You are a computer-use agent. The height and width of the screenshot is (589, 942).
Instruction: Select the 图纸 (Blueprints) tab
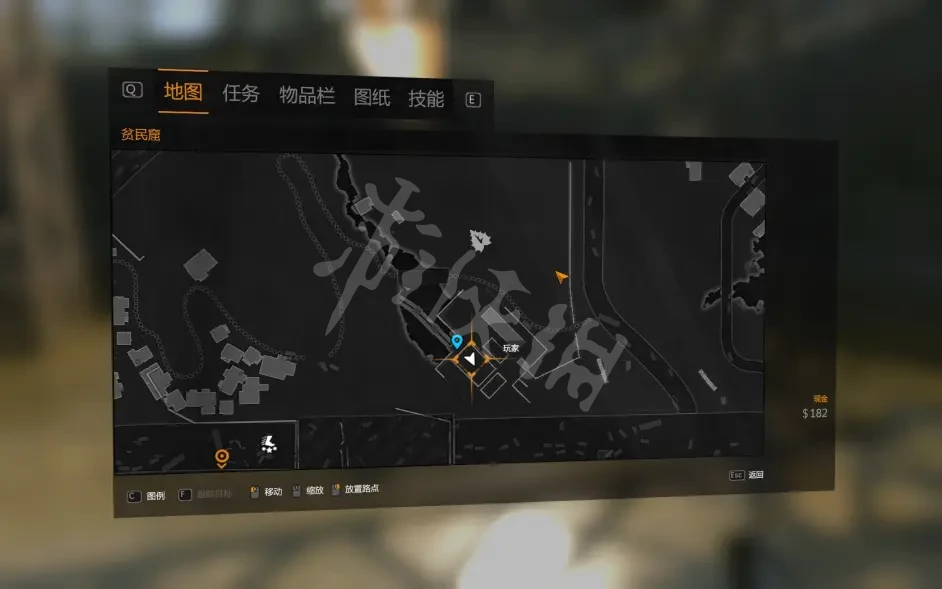[x=372, y=97]
